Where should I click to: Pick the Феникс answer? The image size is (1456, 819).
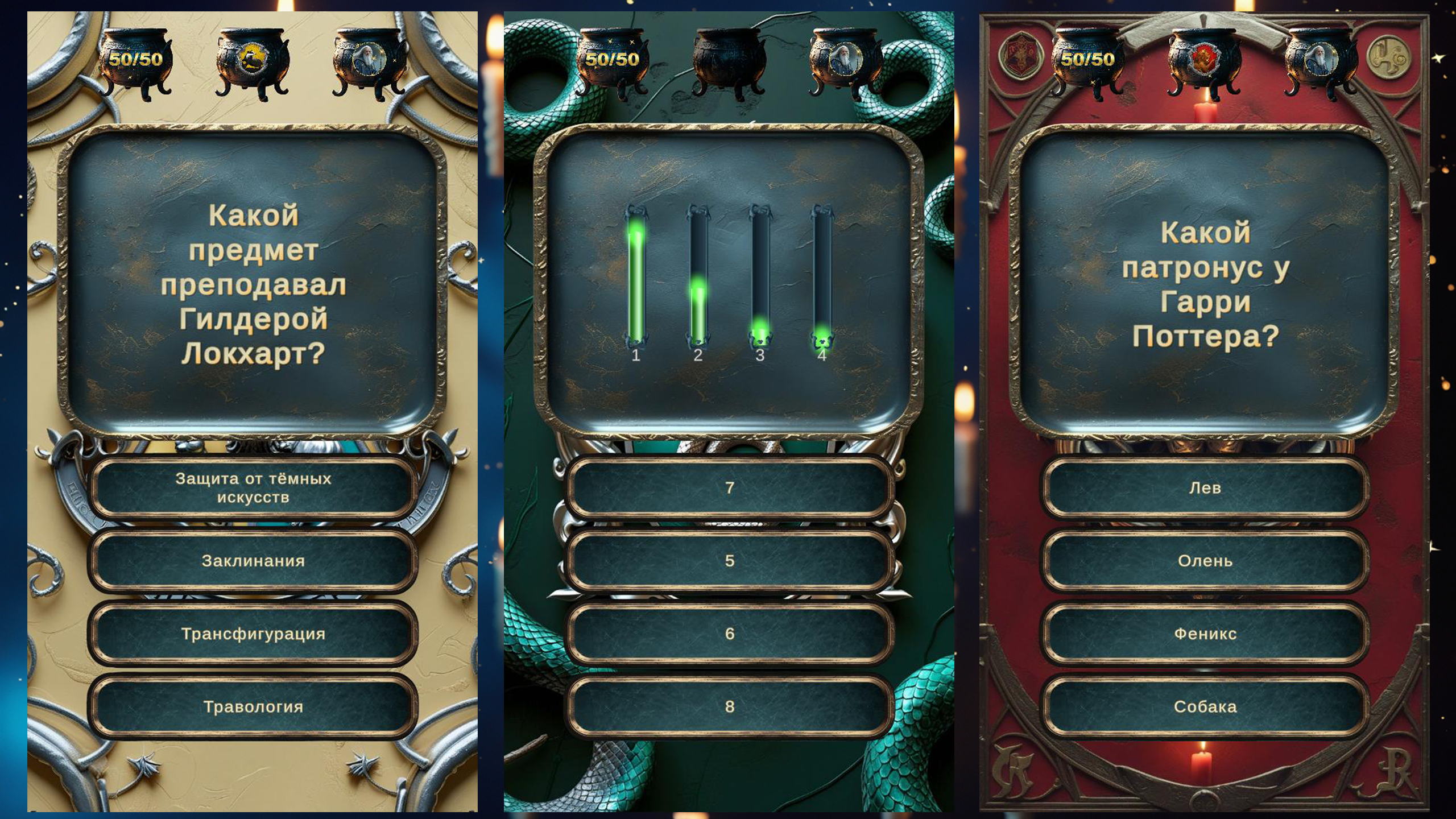(x=1205, y=634)
